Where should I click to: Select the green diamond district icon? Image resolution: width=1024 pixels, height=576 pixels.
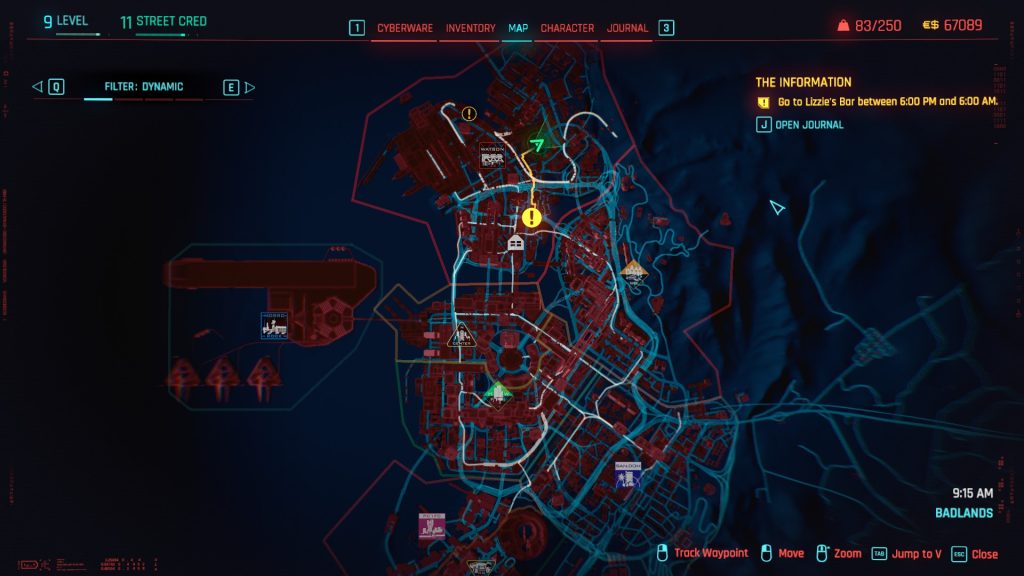point(497,392)
